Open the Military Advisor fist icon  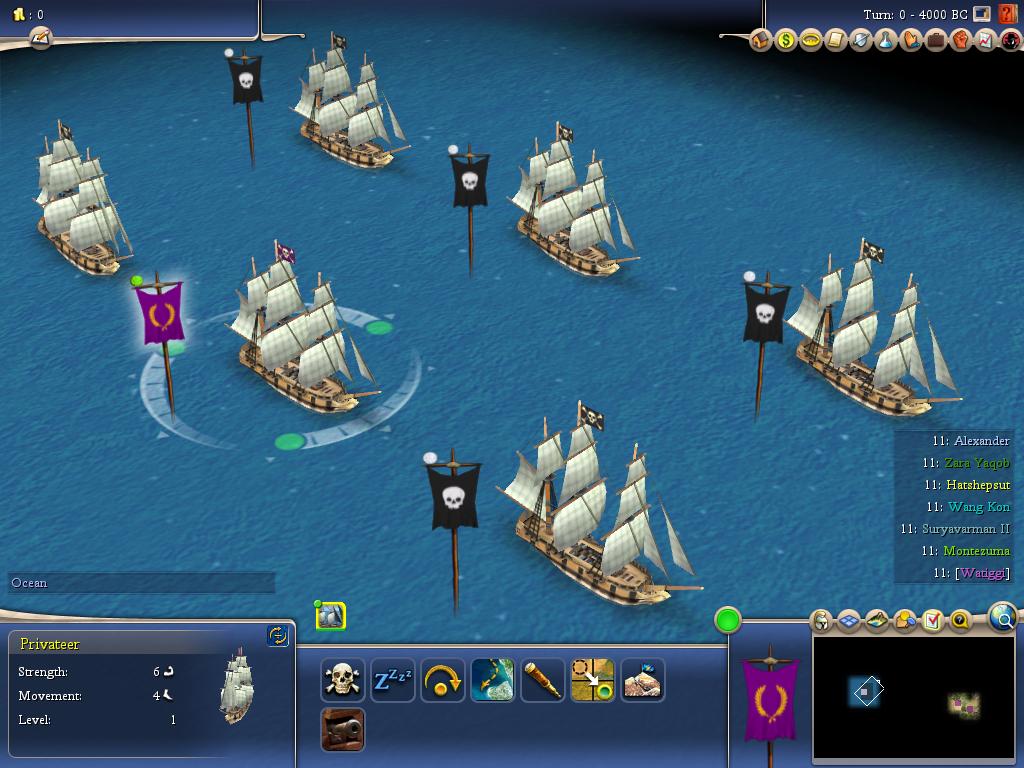click(x=961, y=41)
